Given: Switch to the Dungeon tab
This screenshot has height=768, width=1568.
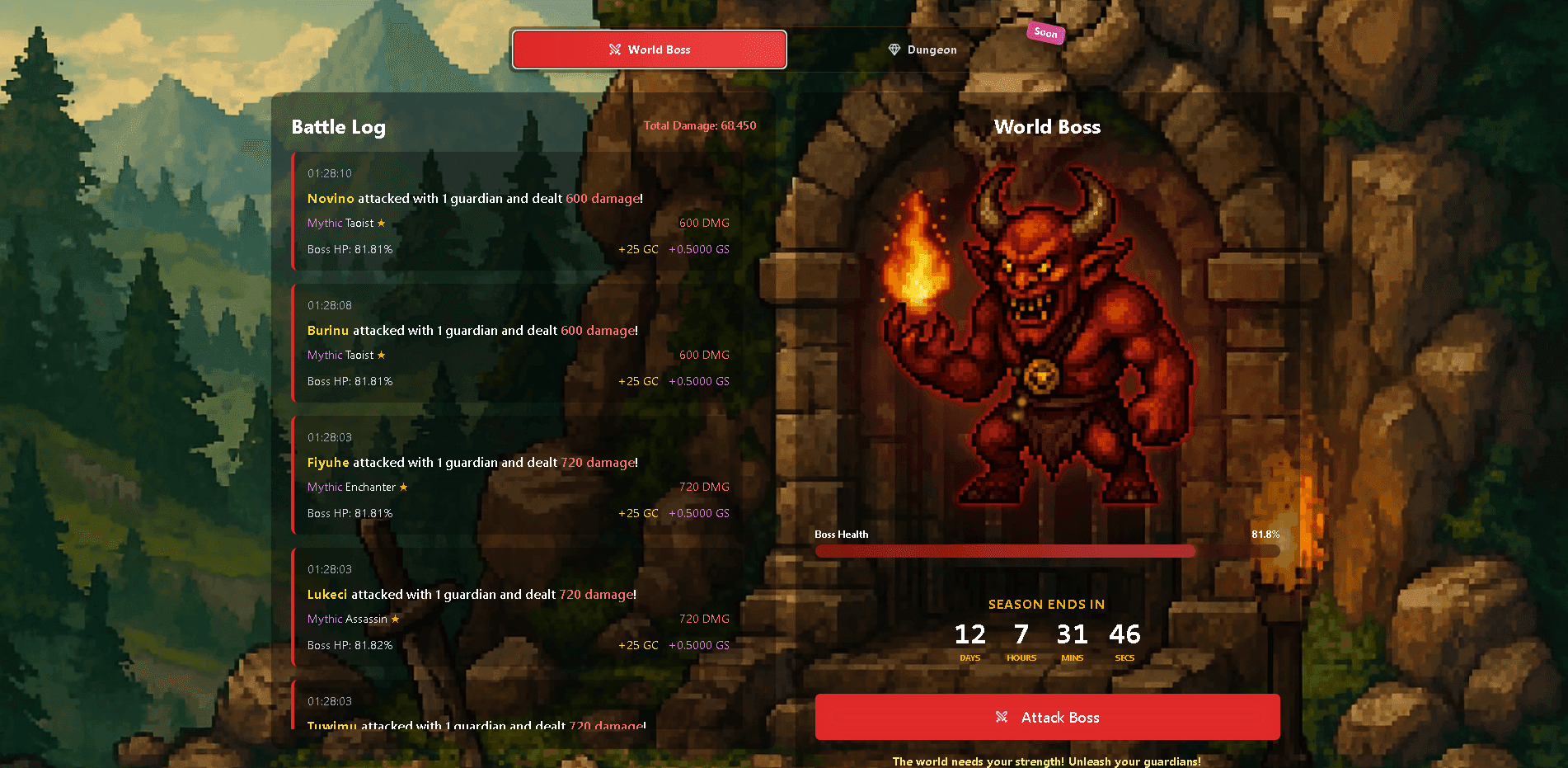Looking at the screenshot, I should [x=922, y=49].
